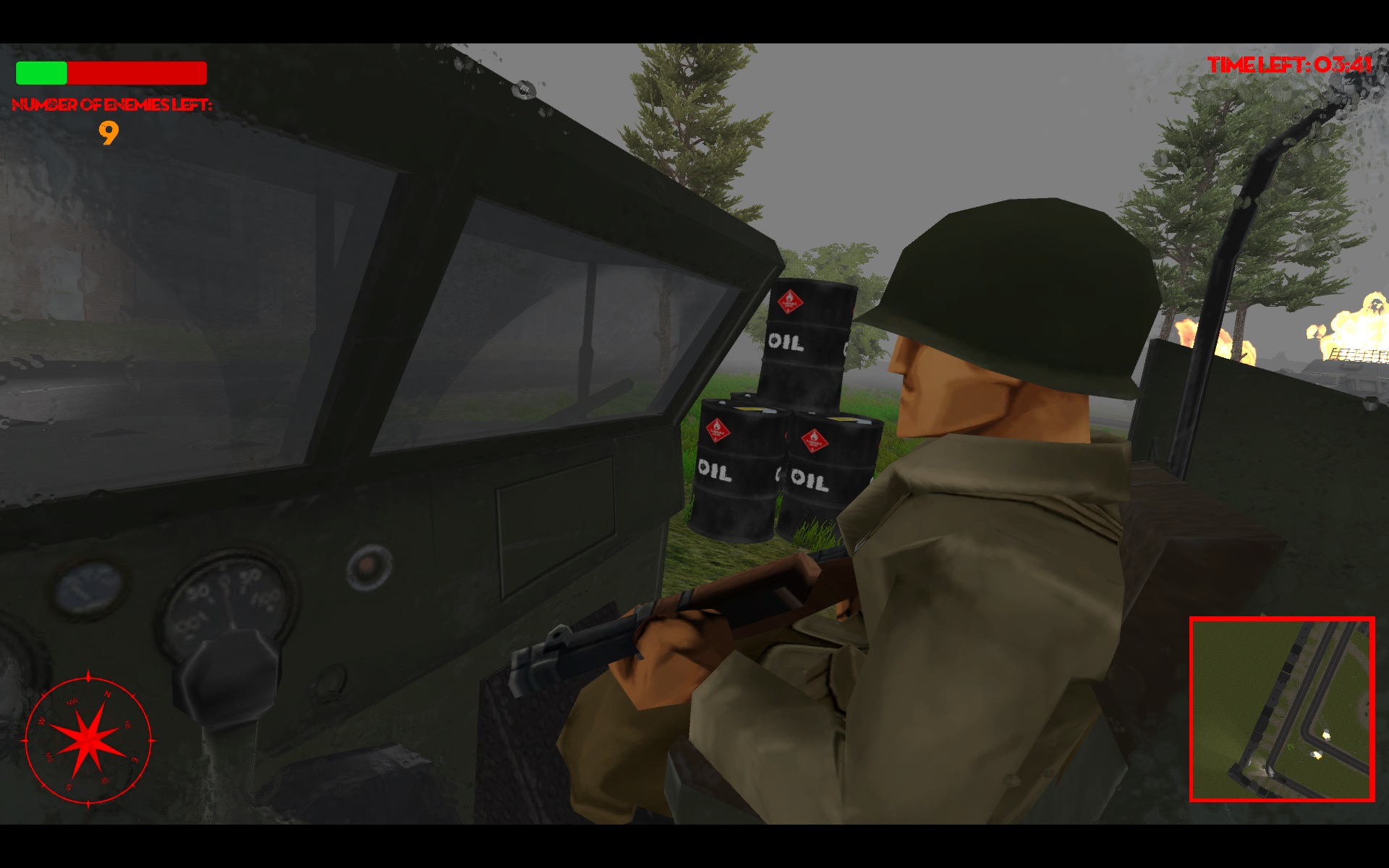Click the red portion of the health bar

click(137, 73)
